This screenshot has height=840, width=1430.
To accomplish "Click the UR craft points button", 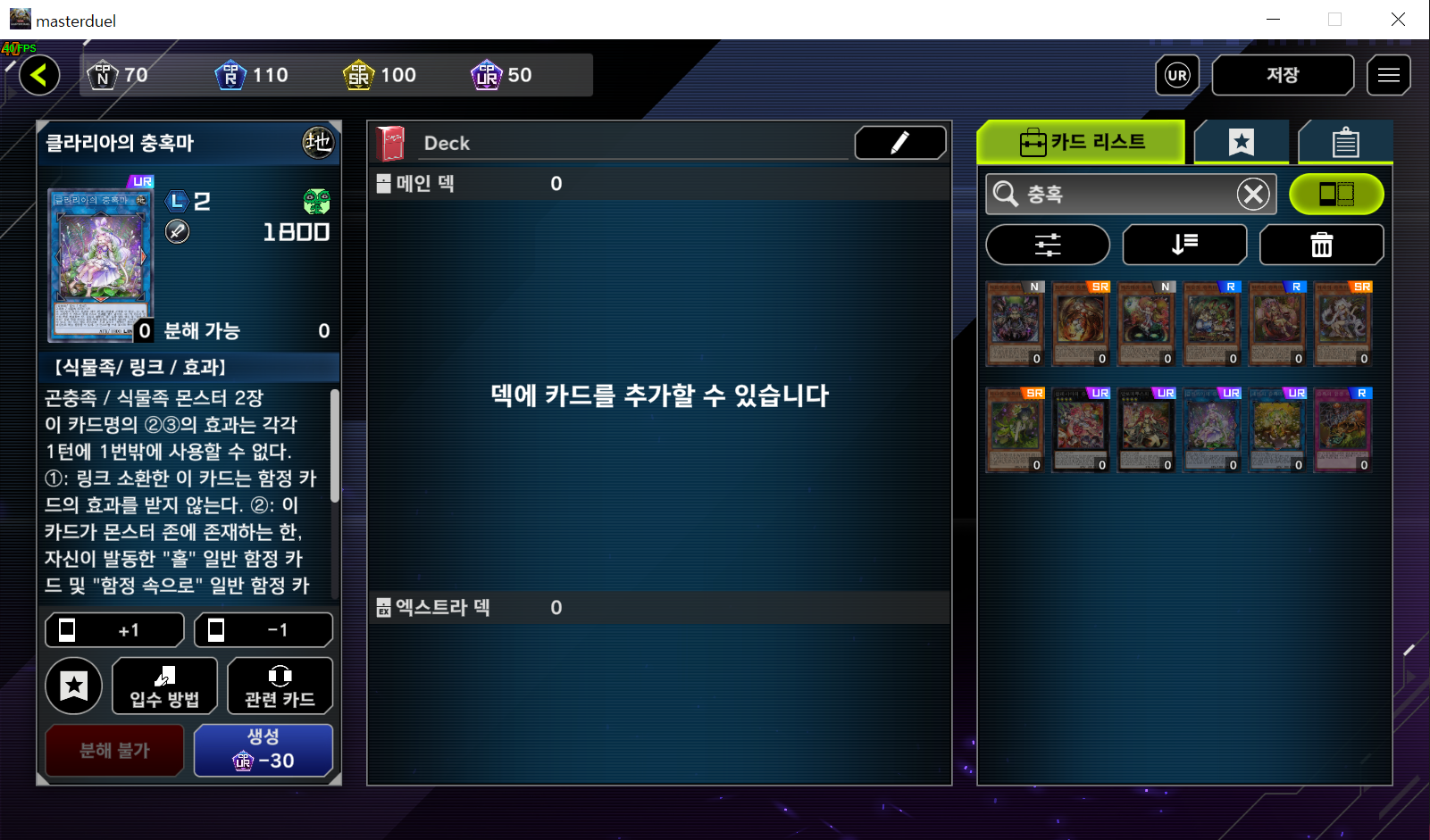I will [1176, 75].
